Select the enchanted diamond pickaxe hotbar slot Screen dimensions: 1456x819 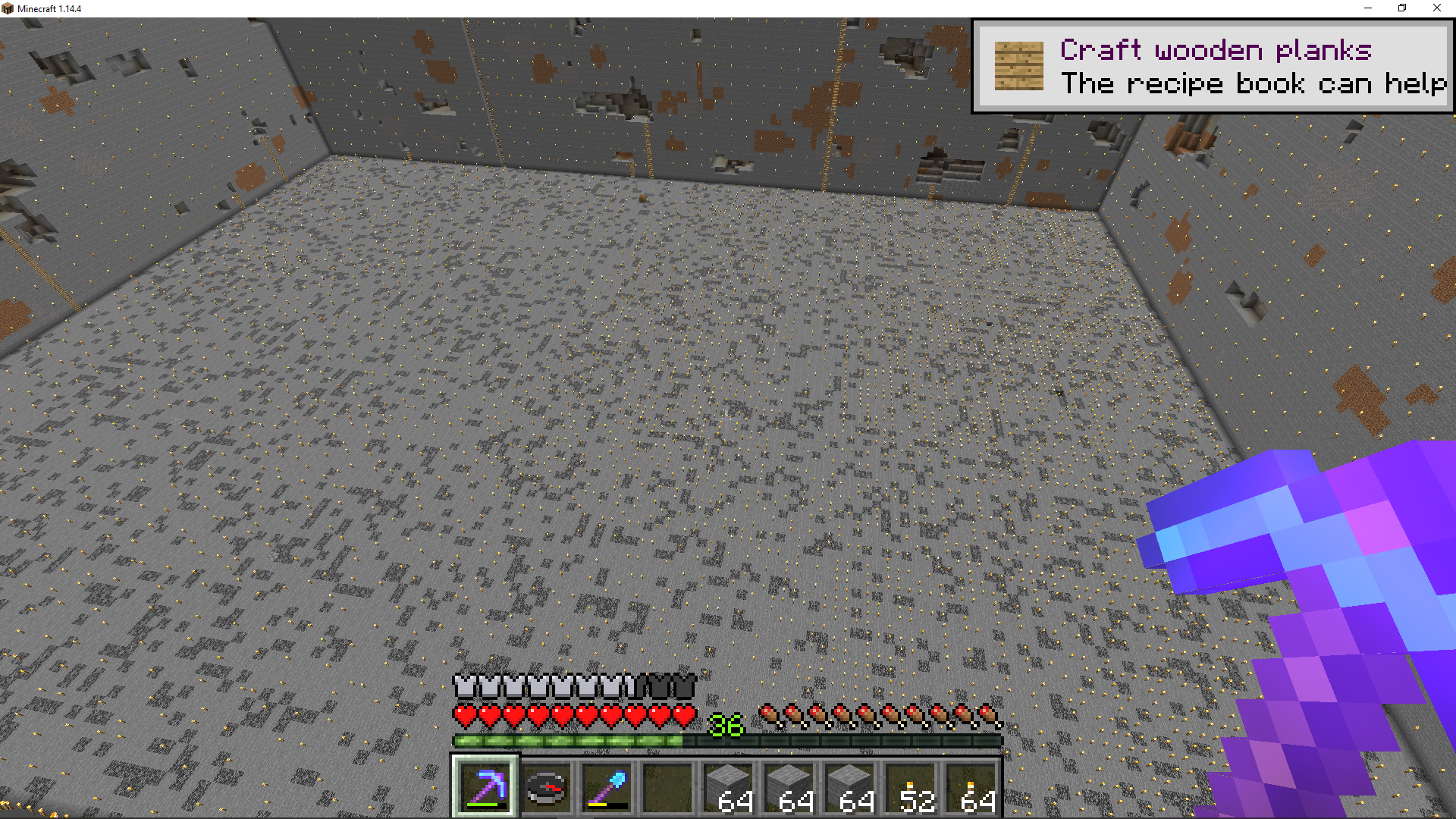[485, 787]
